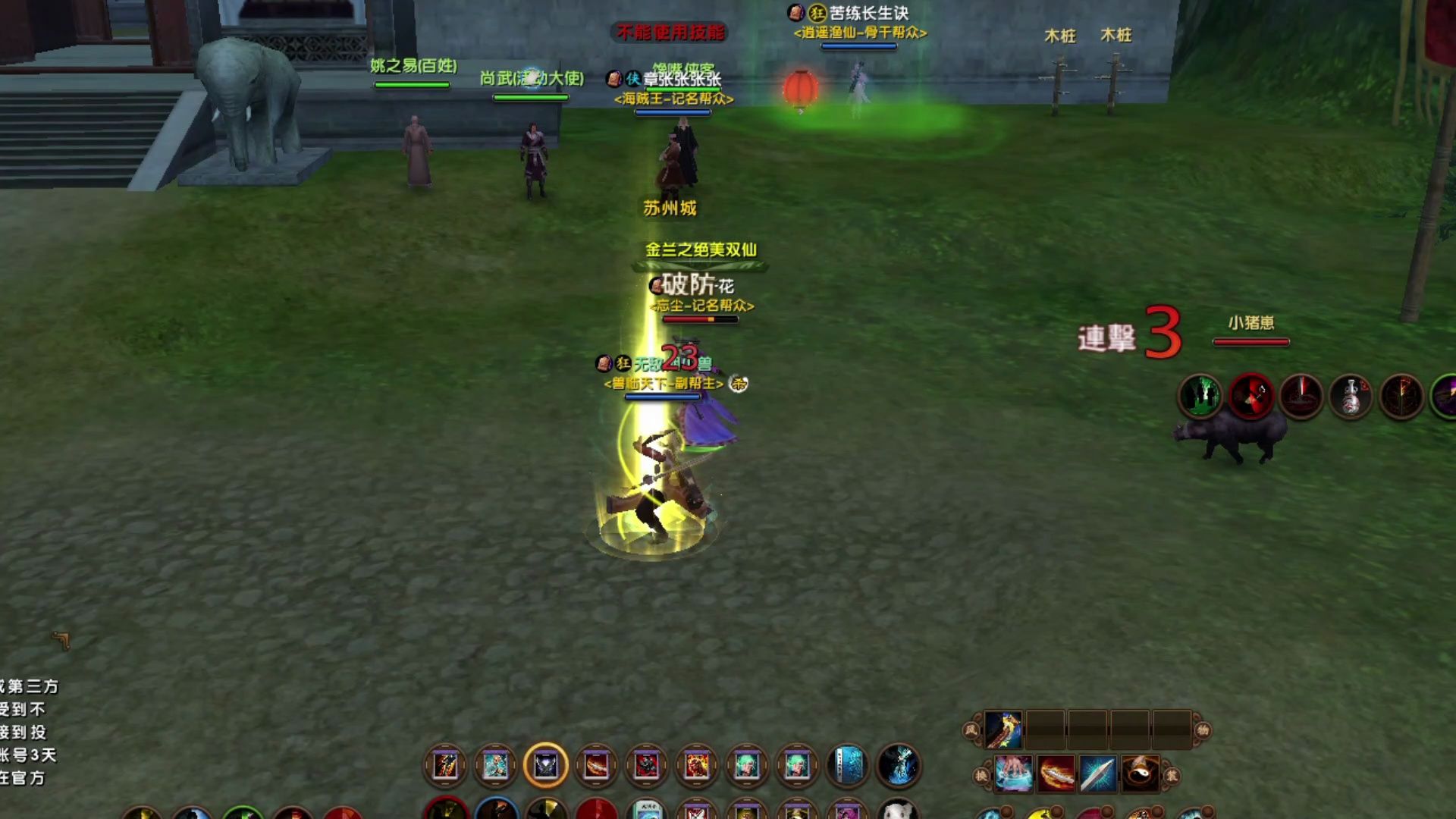Select the blue book hotbar slot
Image resolution: width=1456 pixels, height=819 pixels.
tap(848, 766)
